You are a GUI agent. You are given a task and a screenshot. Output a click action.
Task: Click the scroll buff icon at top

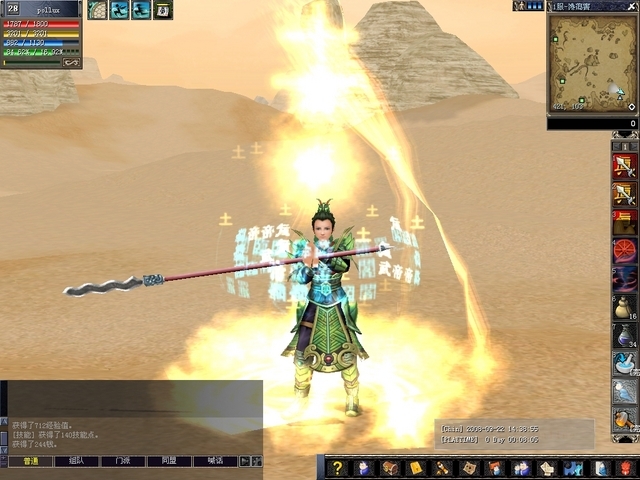163,10
